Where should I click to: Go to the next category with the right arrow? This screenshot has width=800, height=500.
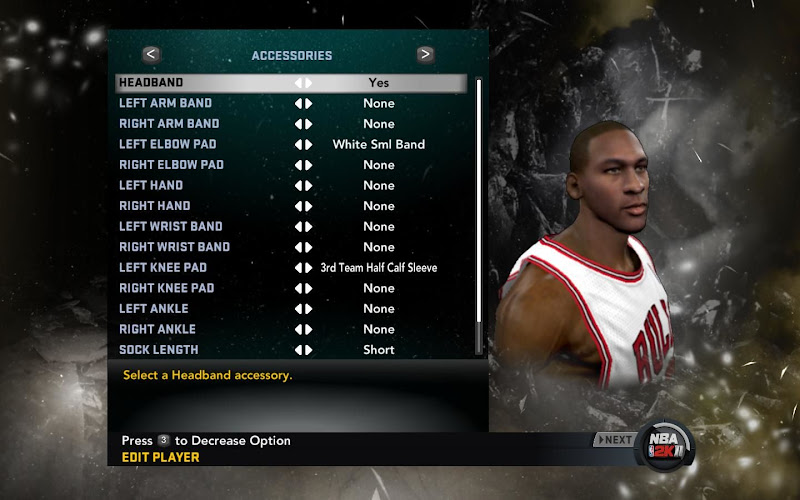425,55
